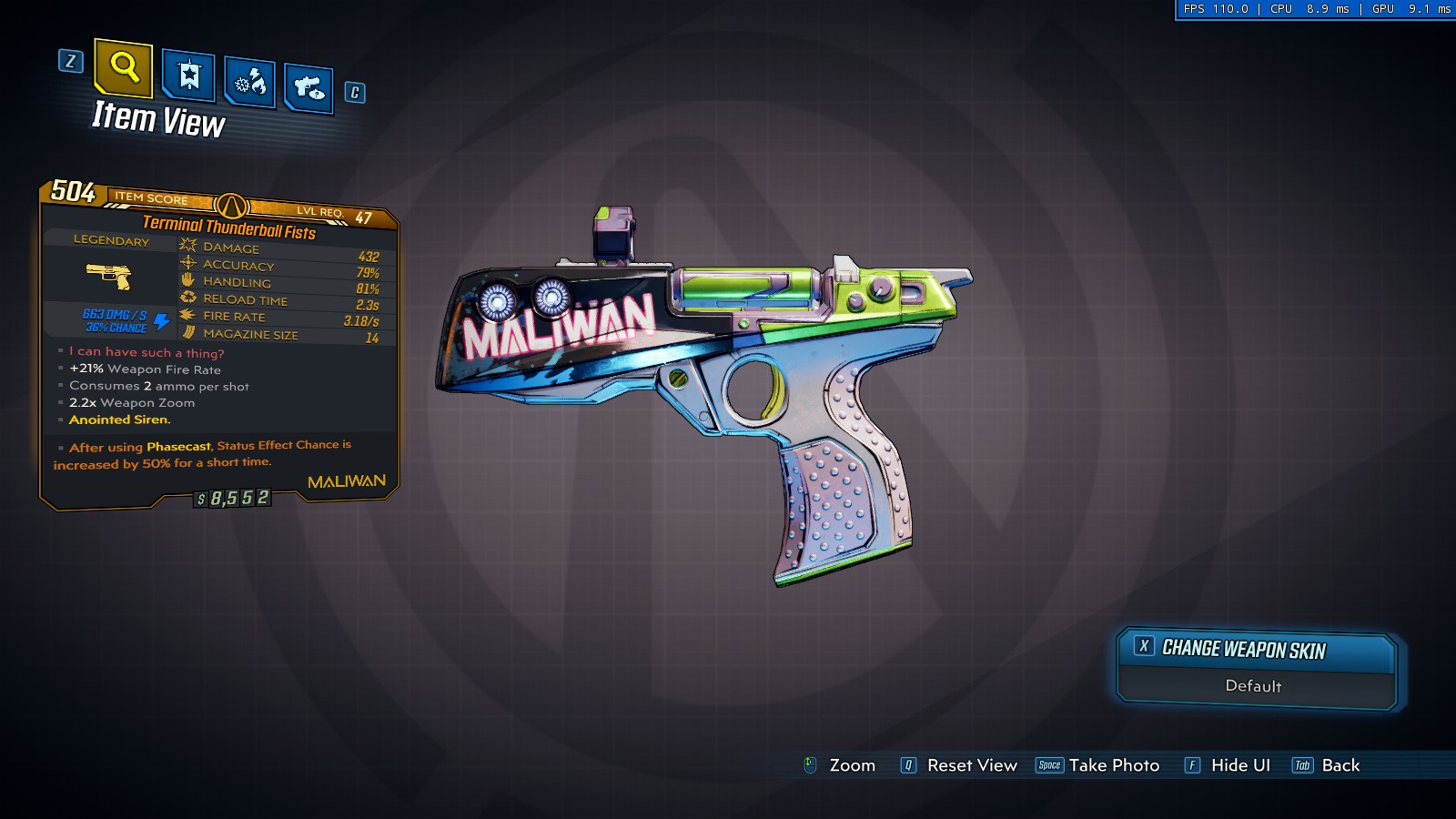This screenshot has height=819, width=1456.
Task: Open the snowflake and flame elements tab
Action: tap(249, 83)
